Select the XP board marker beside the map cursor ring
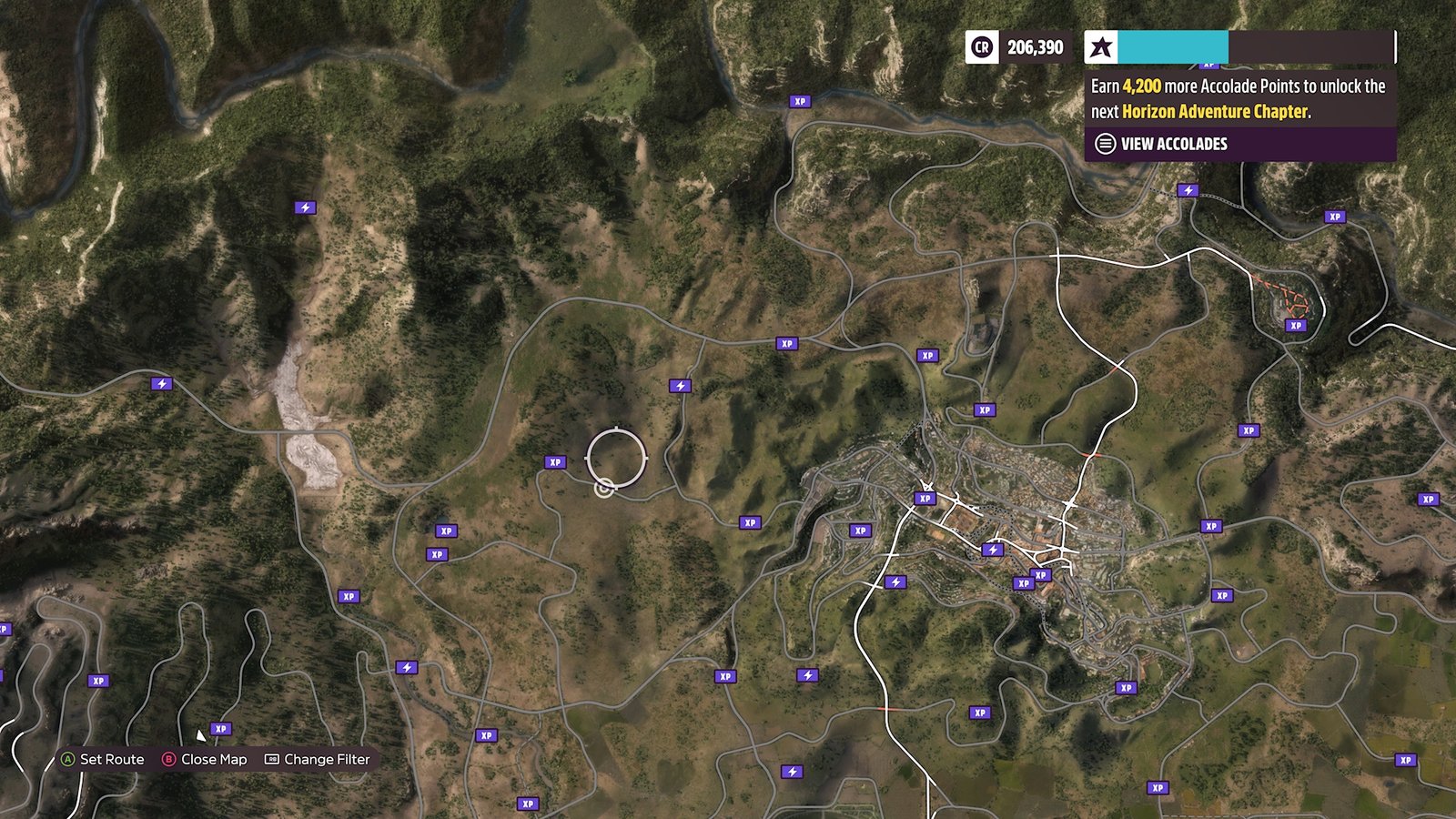The height and width of the screenshot is (819, 1456). click(x=555, y=462)
